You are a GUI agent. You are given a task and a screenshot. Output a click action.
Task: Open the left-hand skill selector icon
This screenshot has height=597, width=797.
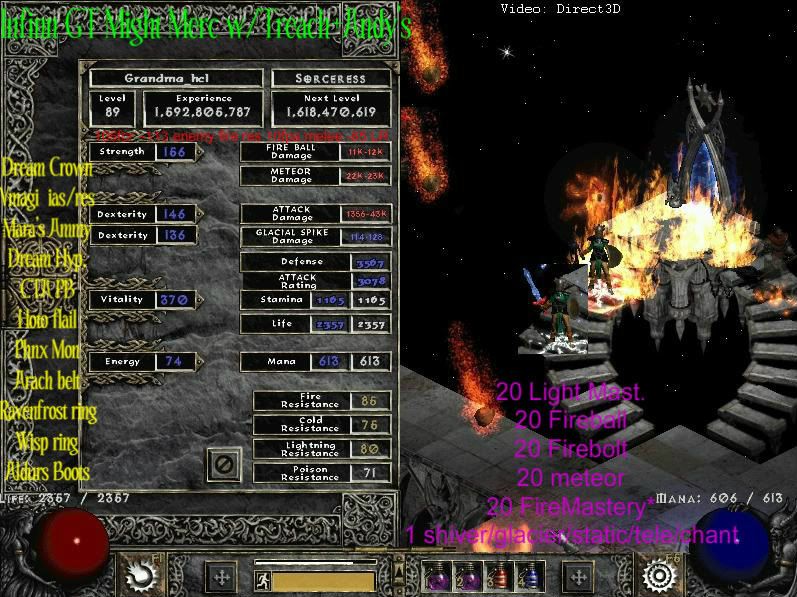138,575
